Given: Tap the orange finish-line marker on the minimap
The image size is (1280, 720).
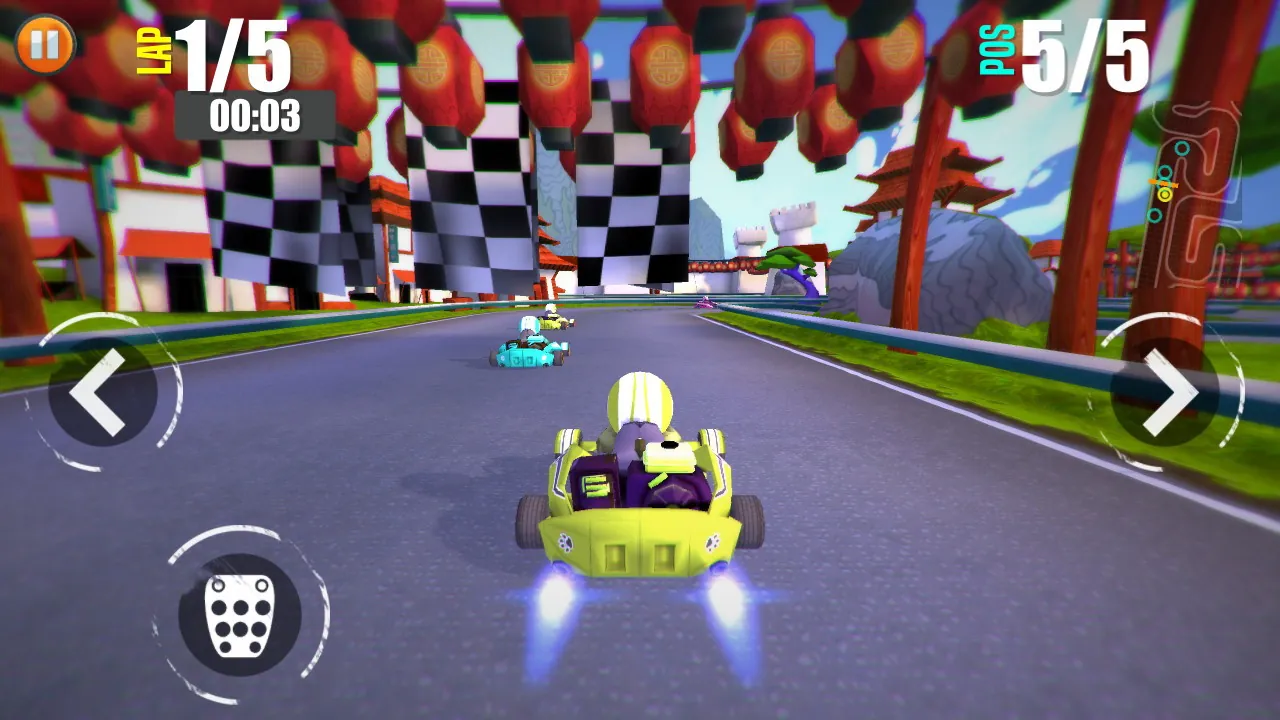Looking at the screenshot, I should [x=1163, y=183].
